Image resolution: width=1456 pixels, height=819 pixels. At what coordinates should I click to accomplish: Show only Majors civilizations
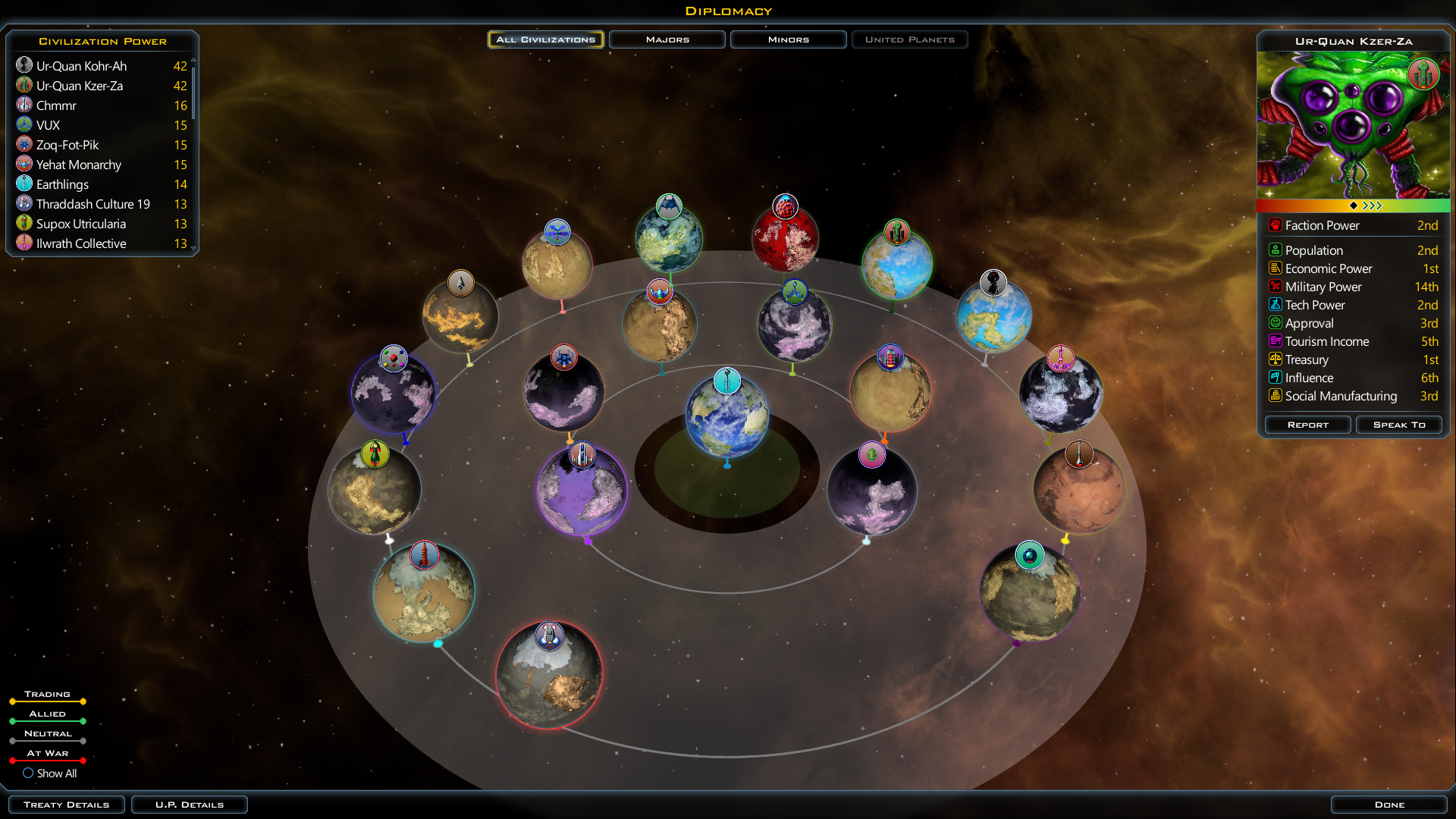(x=667, y=39)
